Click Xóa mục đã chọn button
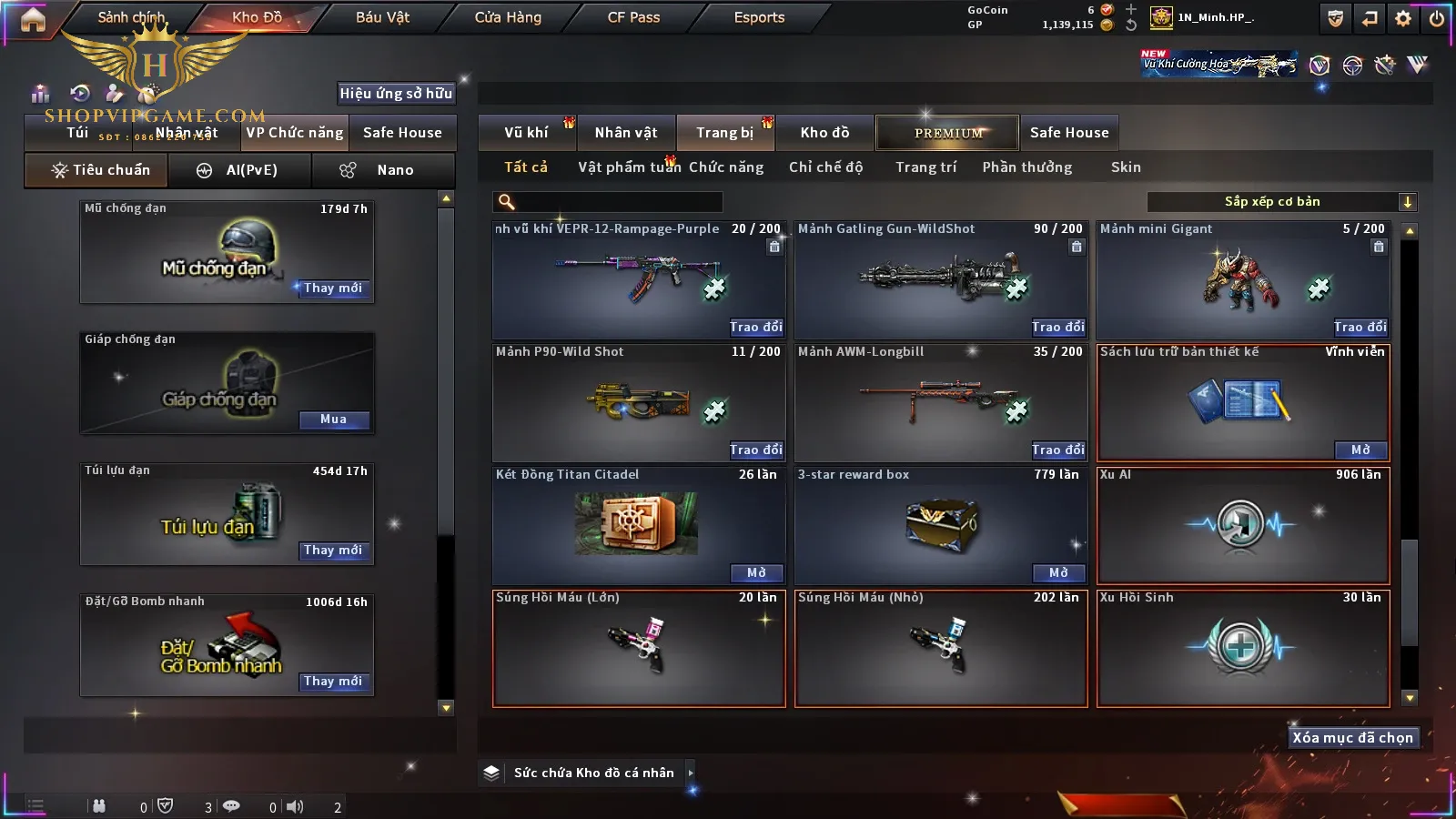1456x819 pixels. point(1352,738)
